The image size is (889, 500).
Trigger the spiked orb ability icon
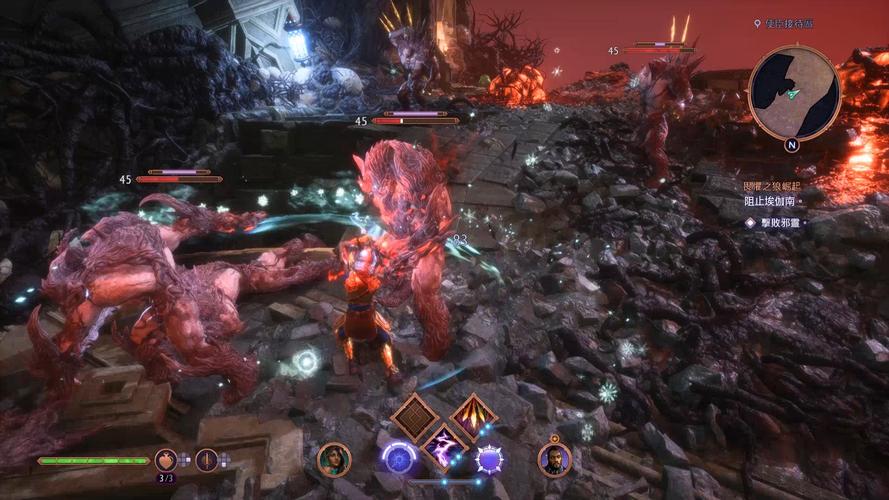point(489,460)
